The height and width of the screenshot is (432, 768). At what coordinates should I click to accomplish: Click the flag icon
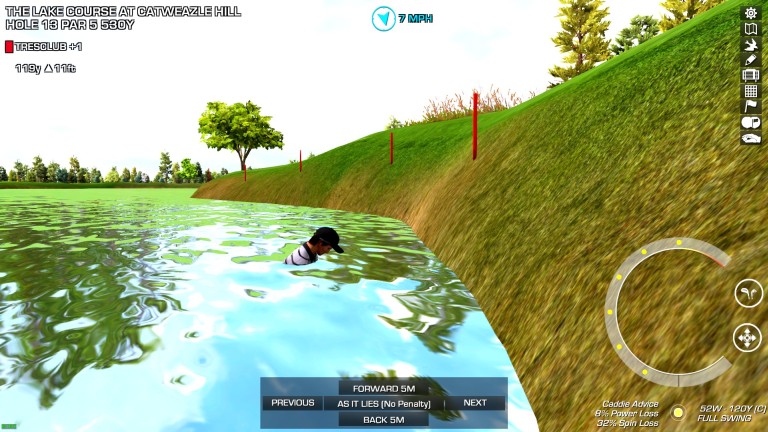751,106
